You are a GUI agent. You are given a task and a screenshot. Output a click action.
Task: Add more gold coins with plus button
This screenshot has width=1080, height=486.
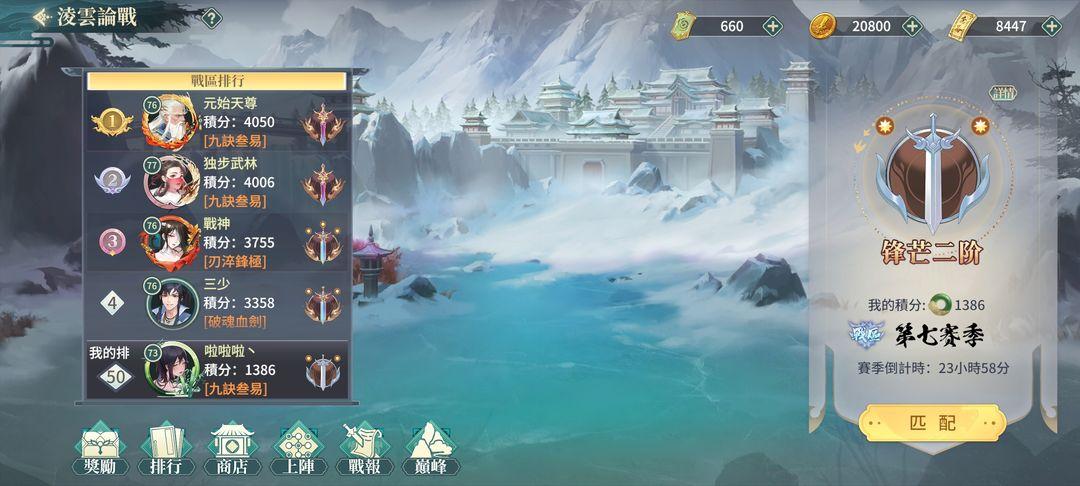(x=911, y=26)
